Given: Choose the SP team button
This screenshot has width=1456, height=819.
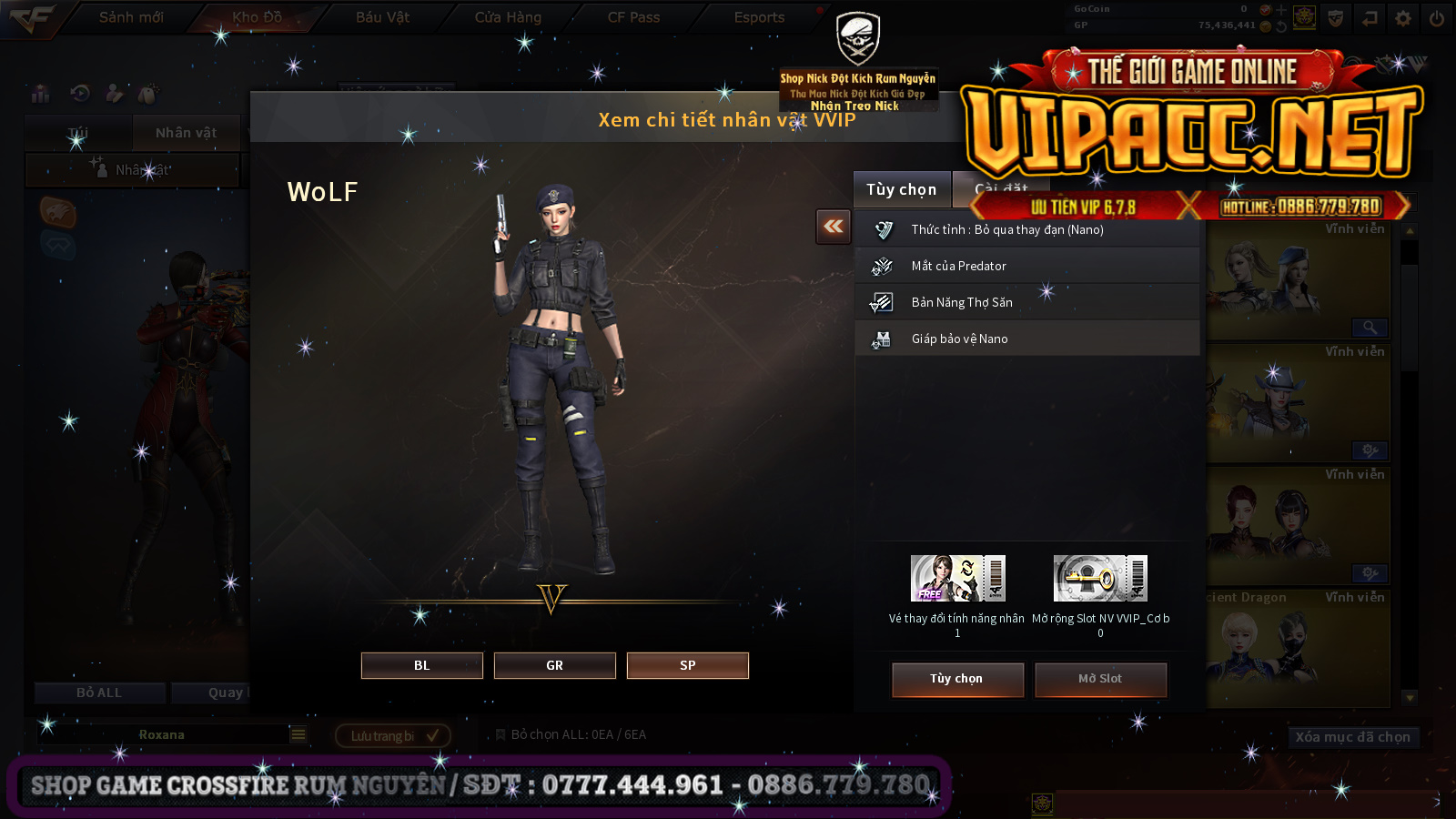Looking at the screenshot, I should tap(687, 665).
